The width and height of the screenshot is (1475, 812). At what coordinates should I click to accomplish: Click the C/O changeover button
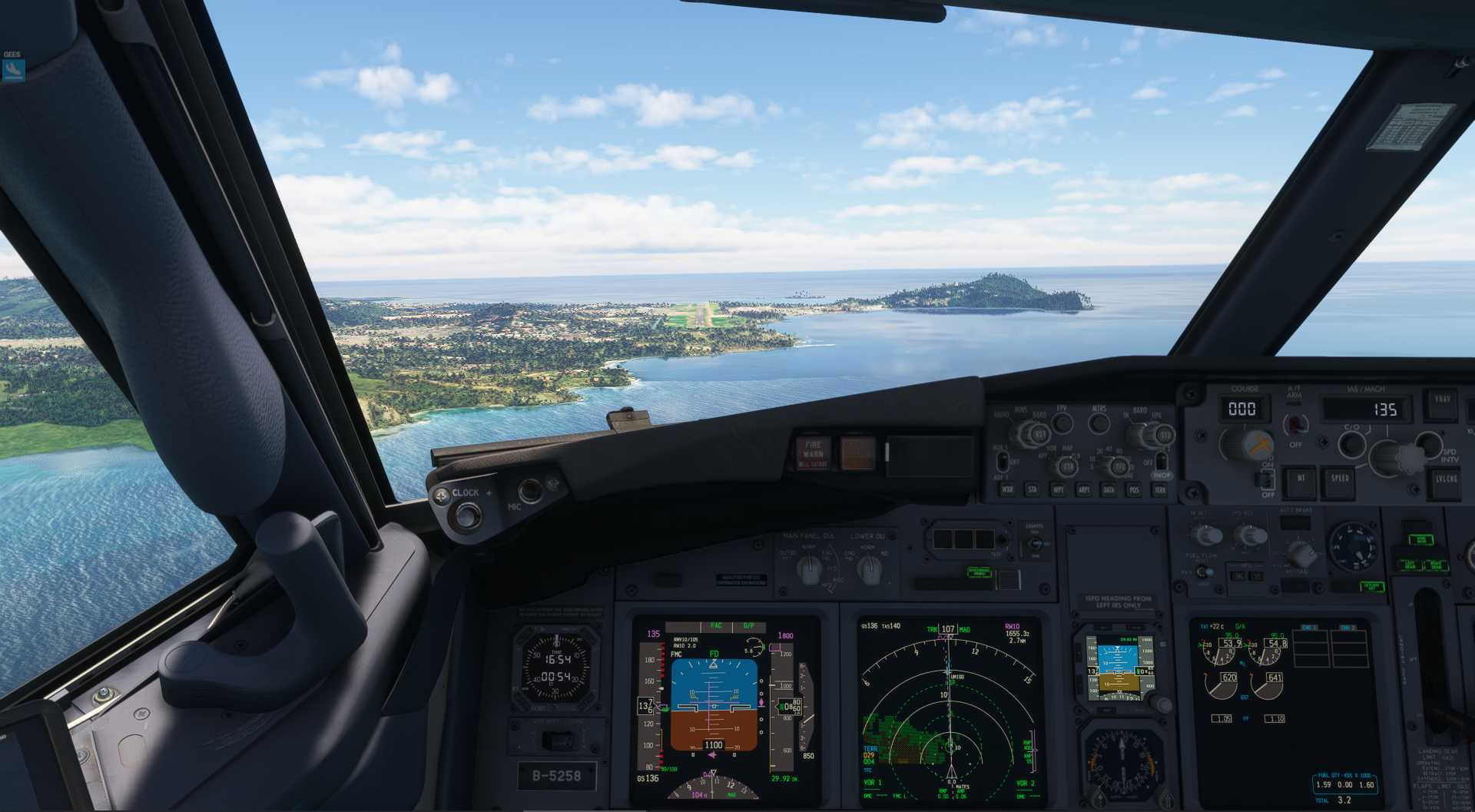1351,443
